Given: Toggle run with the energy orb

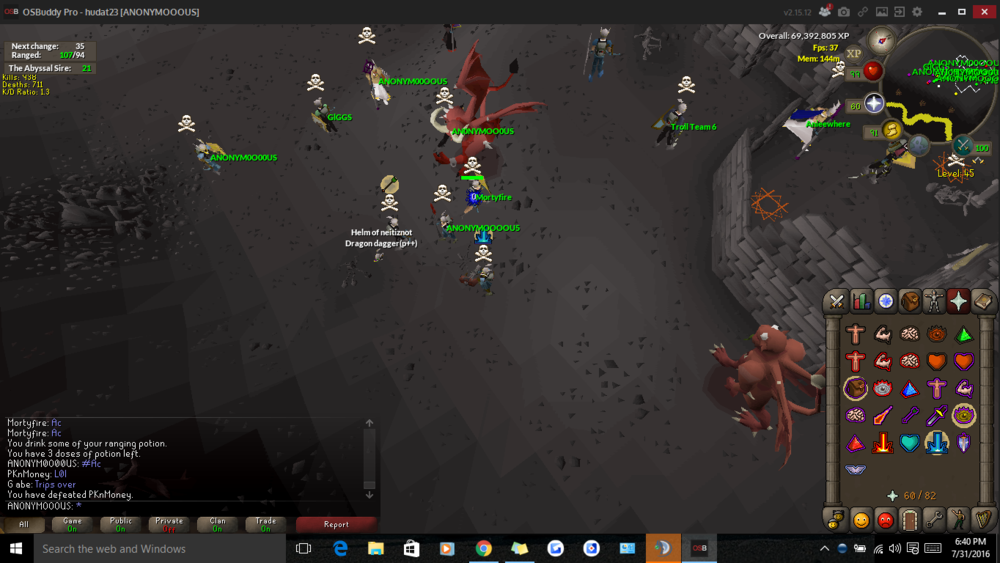Looking at the screenshot, I should tap(890, 131).
